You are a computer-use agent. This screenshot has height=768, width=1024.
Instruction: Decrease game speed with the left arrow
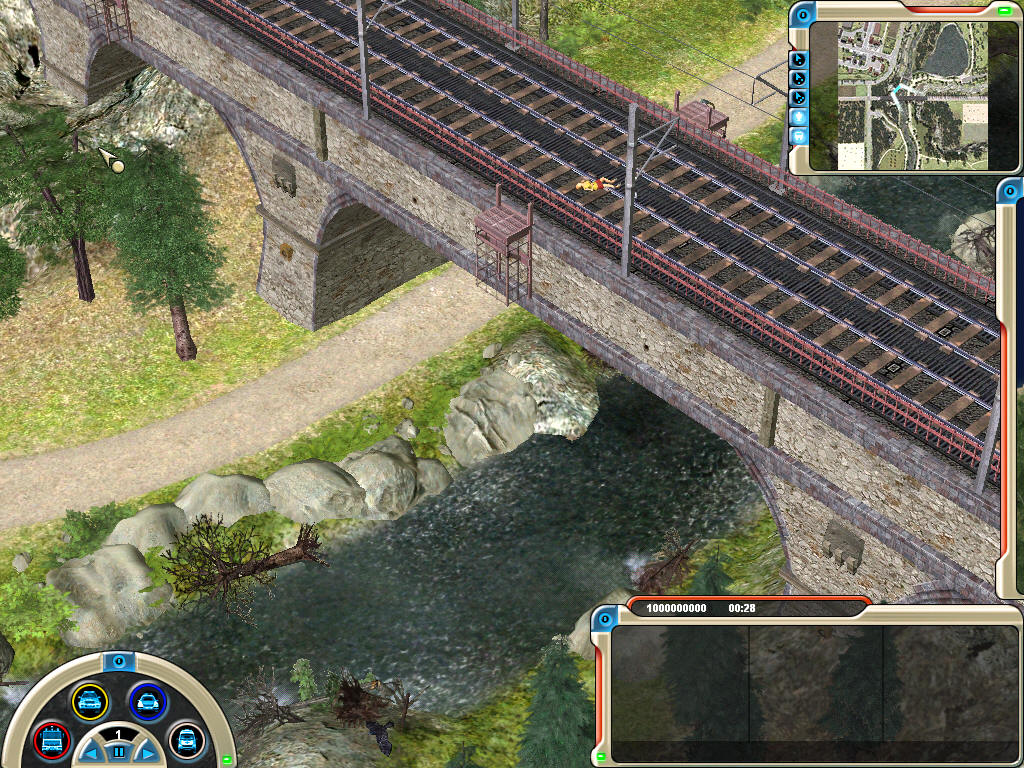90,752
